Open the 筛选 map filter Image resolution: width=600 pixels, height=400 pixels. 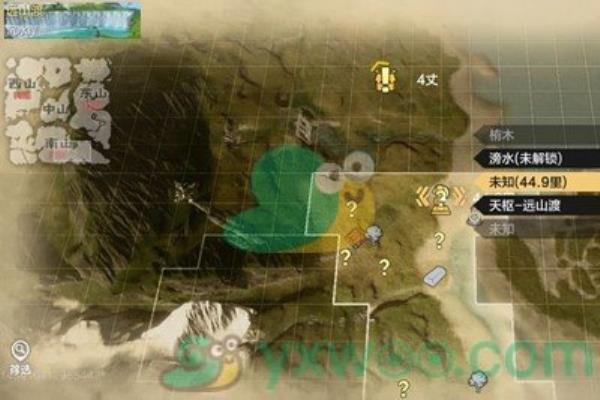[x=20, y=353]
